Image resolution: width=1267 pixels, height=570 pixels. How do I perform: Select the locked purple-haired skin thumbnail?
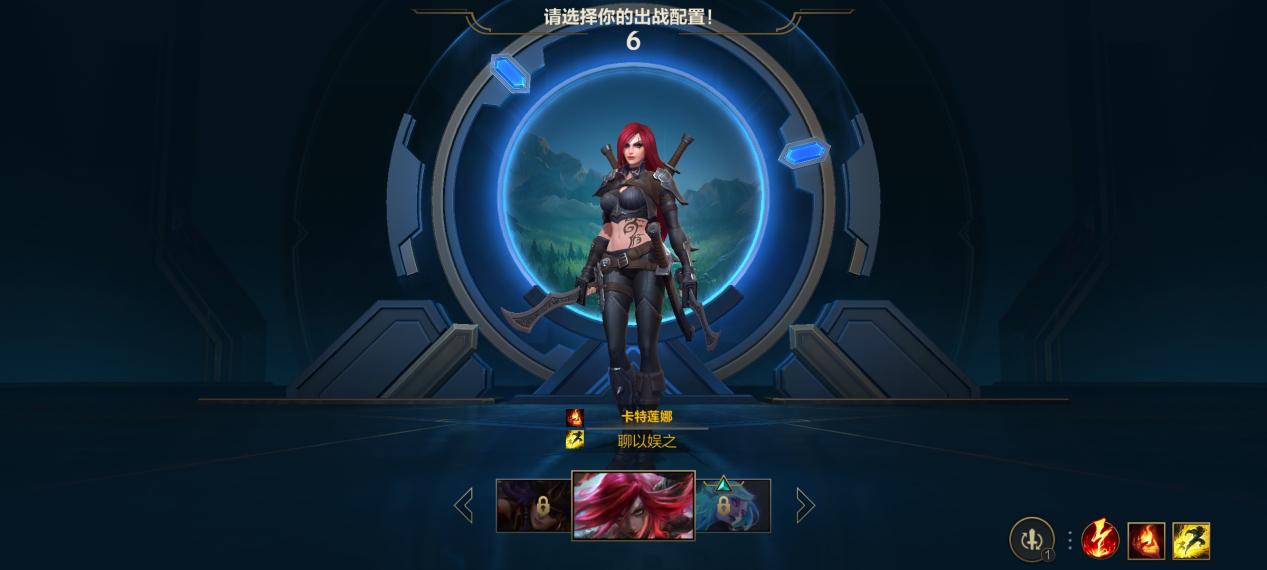pyautogui.click(x=533, y=506)
